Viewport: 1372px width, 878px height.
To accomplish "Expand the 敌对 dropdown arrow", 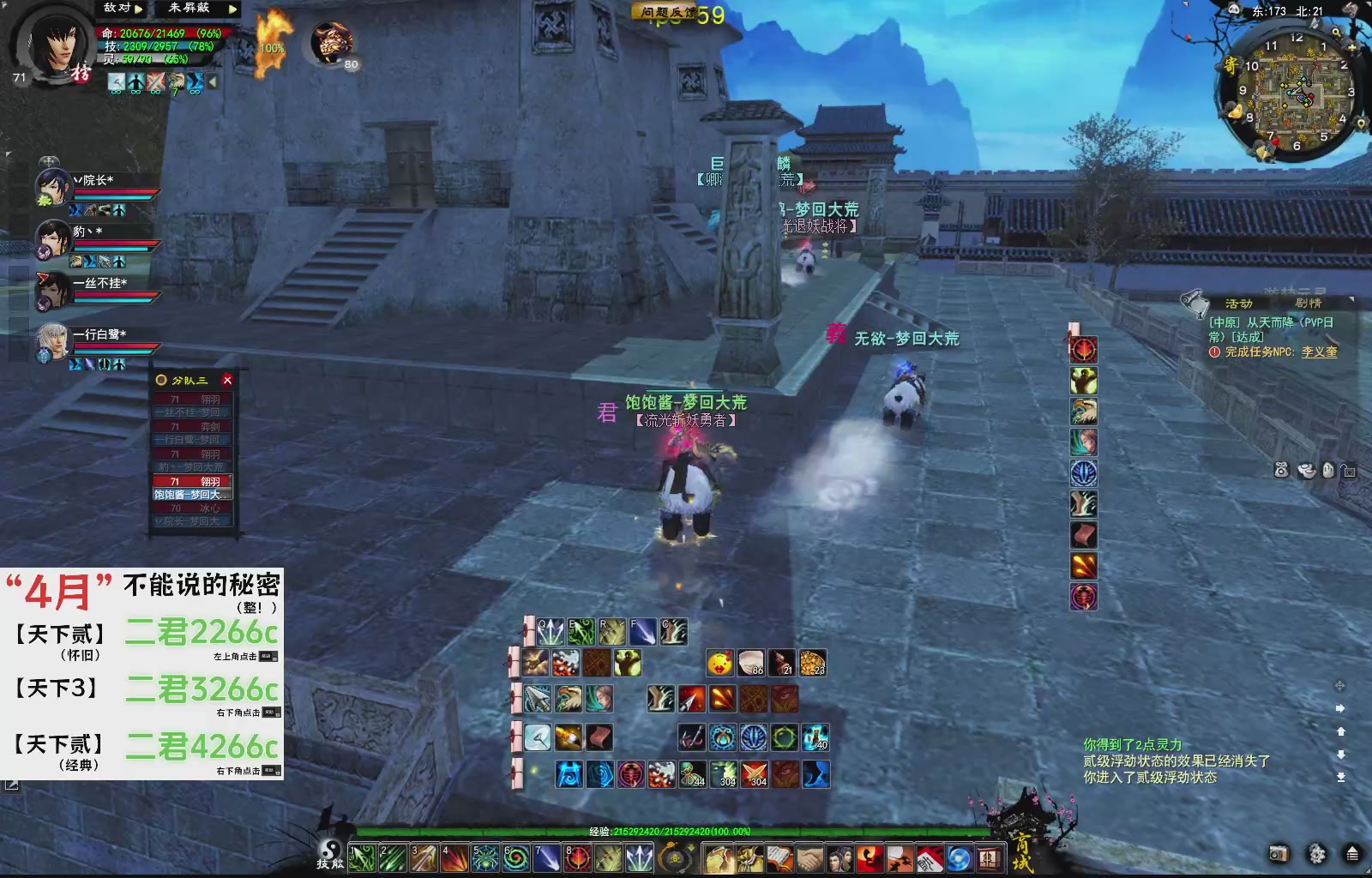I will [139, 9].
